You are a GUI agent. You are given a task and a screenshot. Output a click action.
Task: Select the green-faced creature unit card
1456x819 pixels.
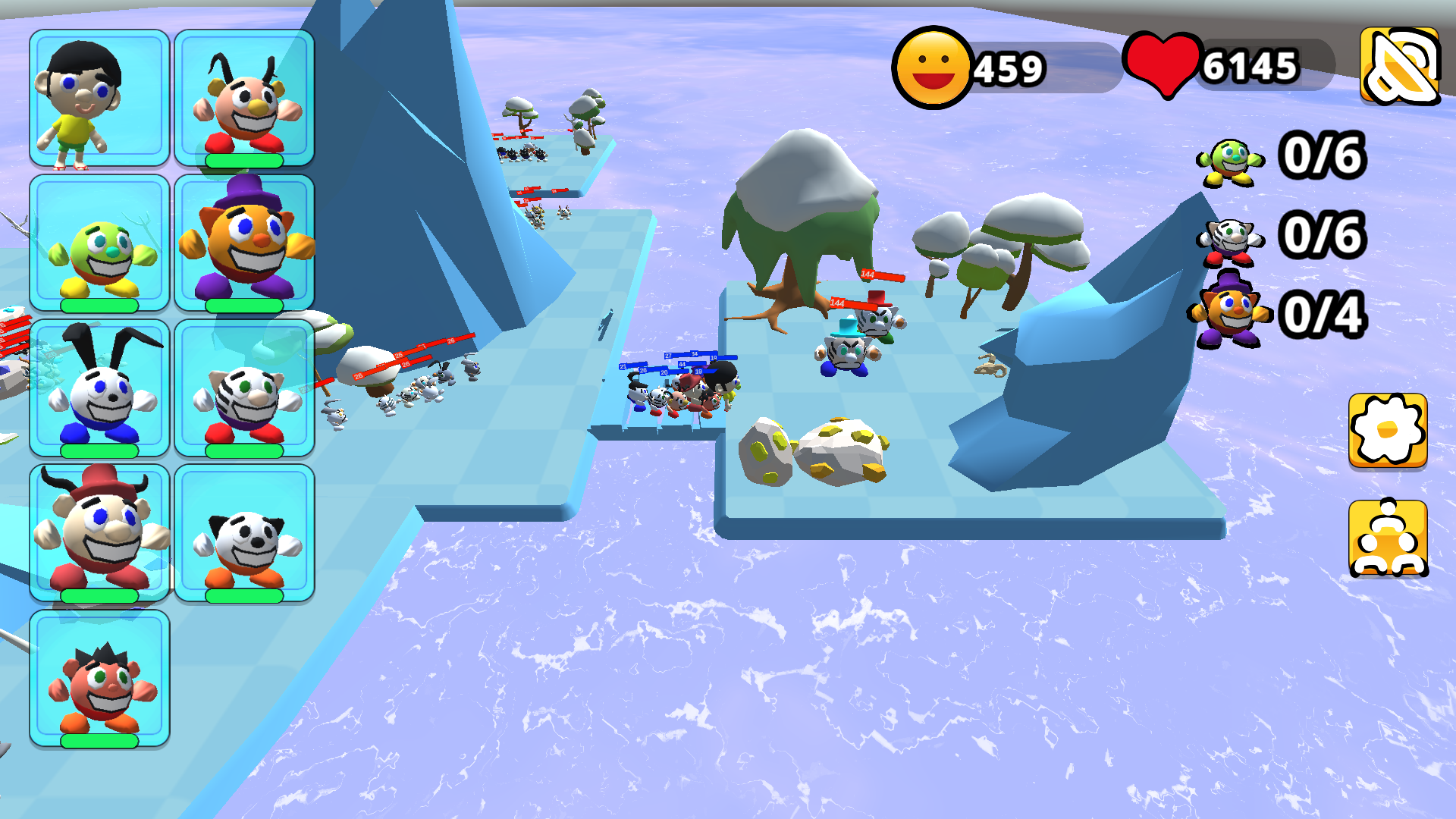[x=99, y=243]
